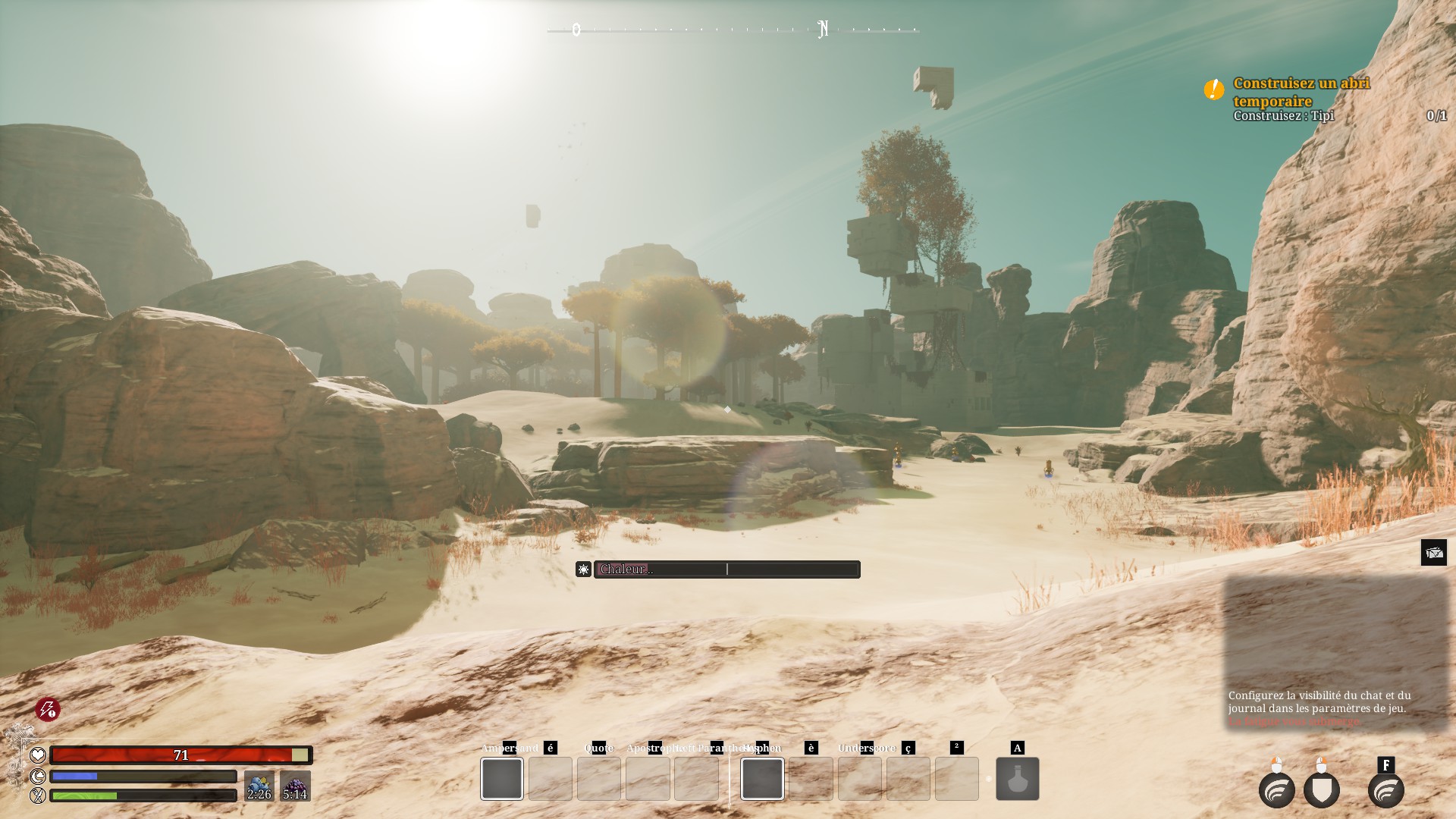Open the envelope mail icon
1456x819 pixels.
pos(1433,553)
